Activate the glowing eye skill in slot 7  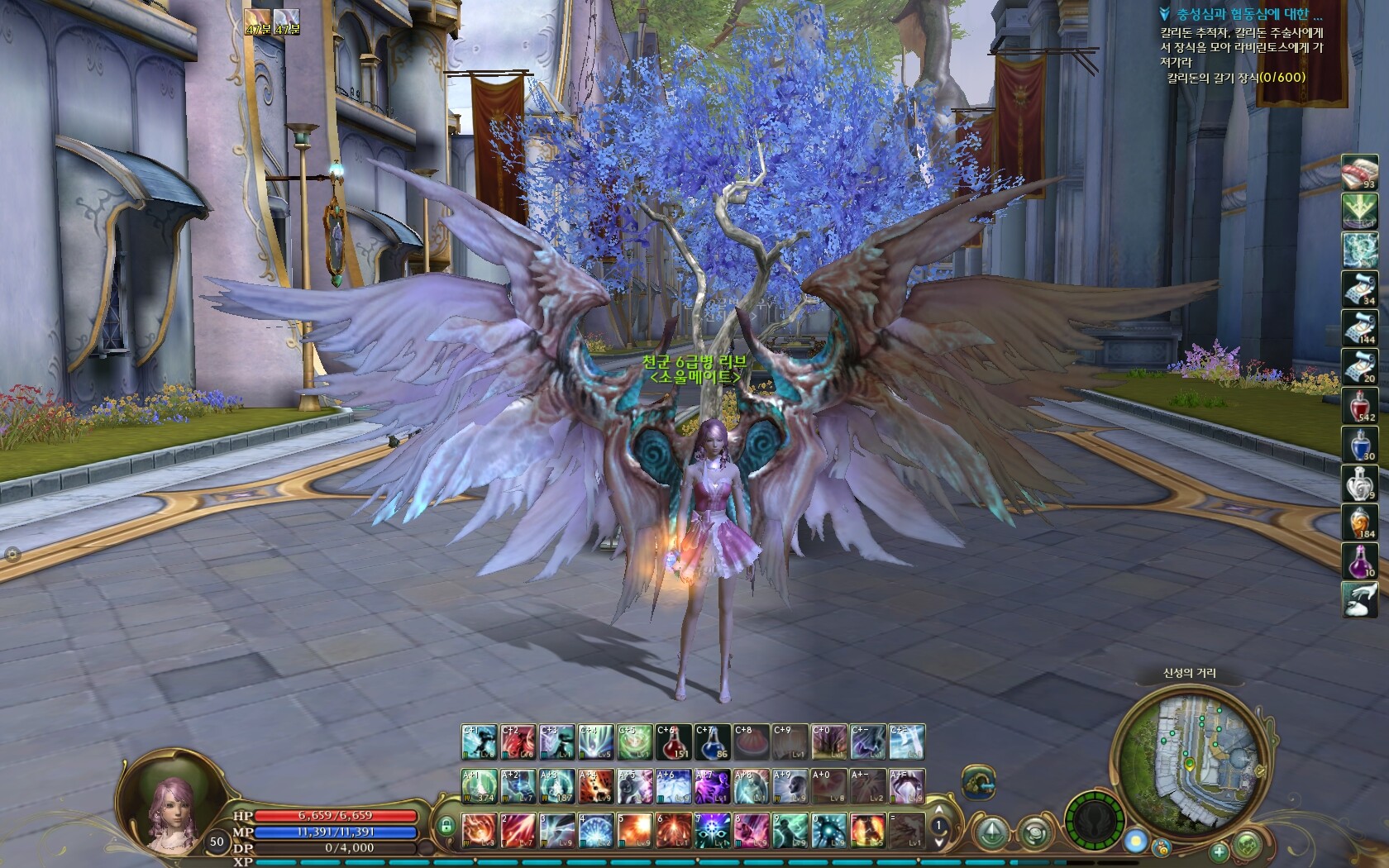pos(712,829)
